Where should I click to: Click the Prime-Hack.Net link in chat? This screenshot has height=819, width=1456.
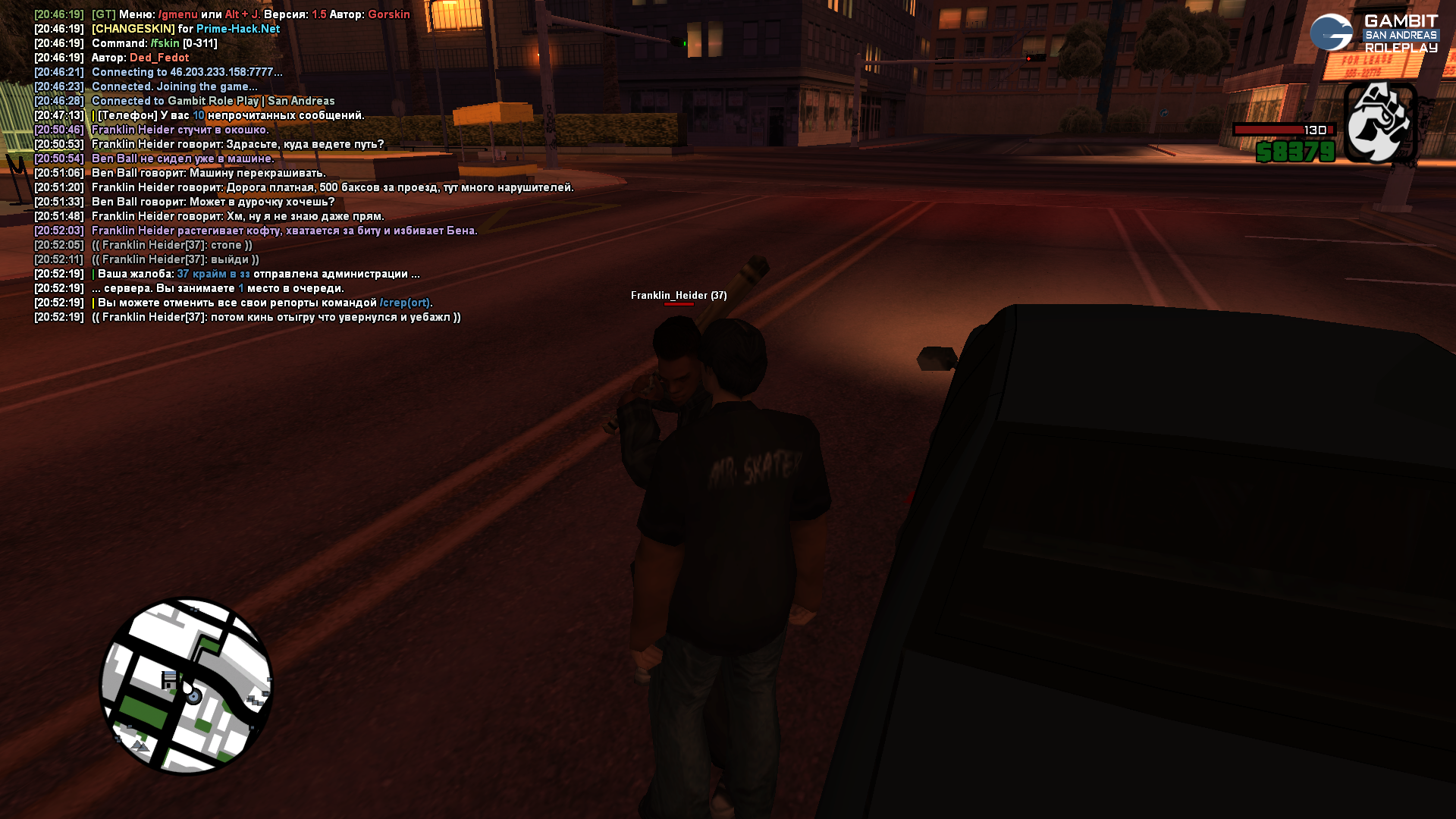[x=238, y=29]
